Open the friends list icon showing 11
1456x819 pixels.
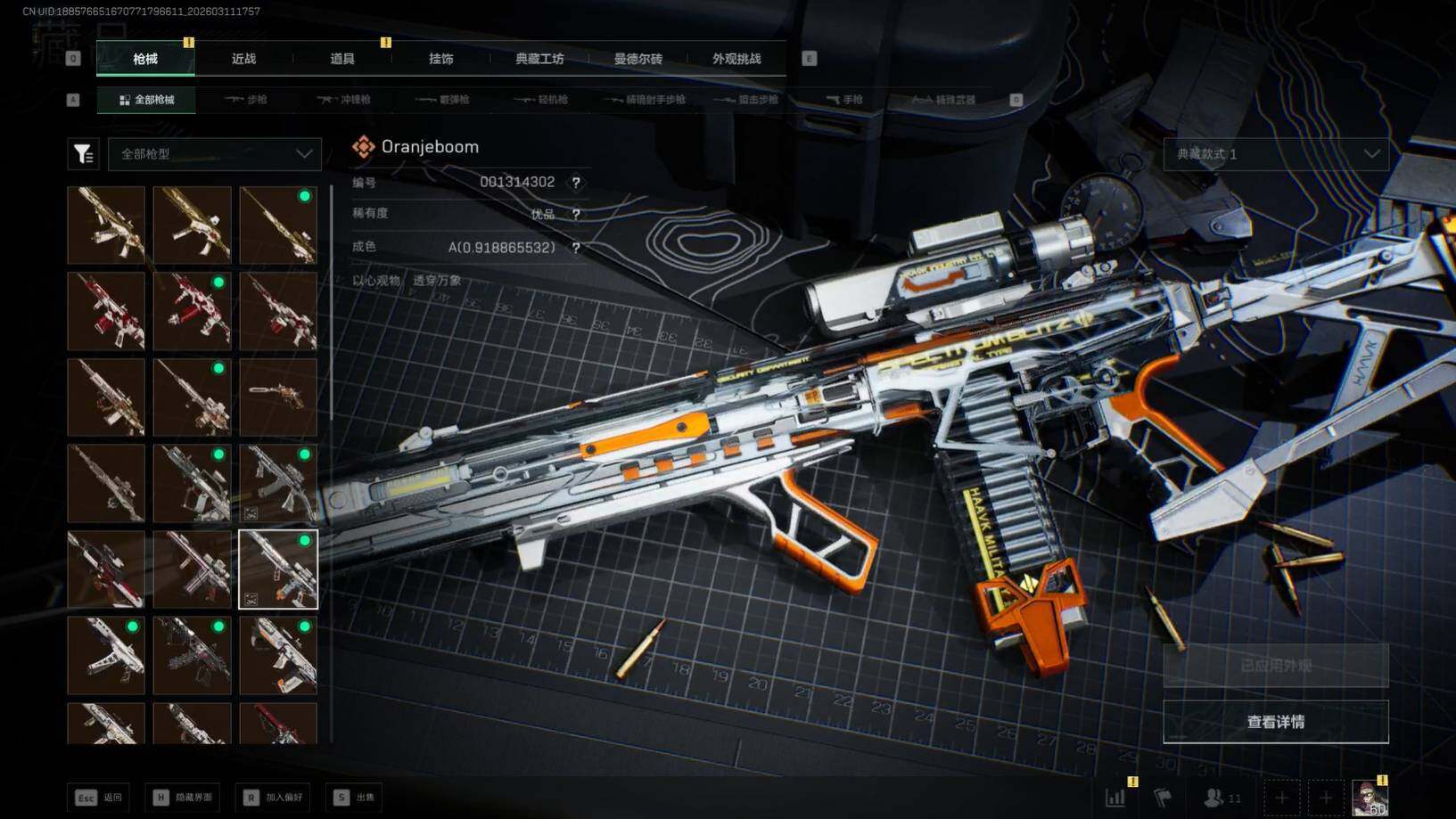[1222, 798]
